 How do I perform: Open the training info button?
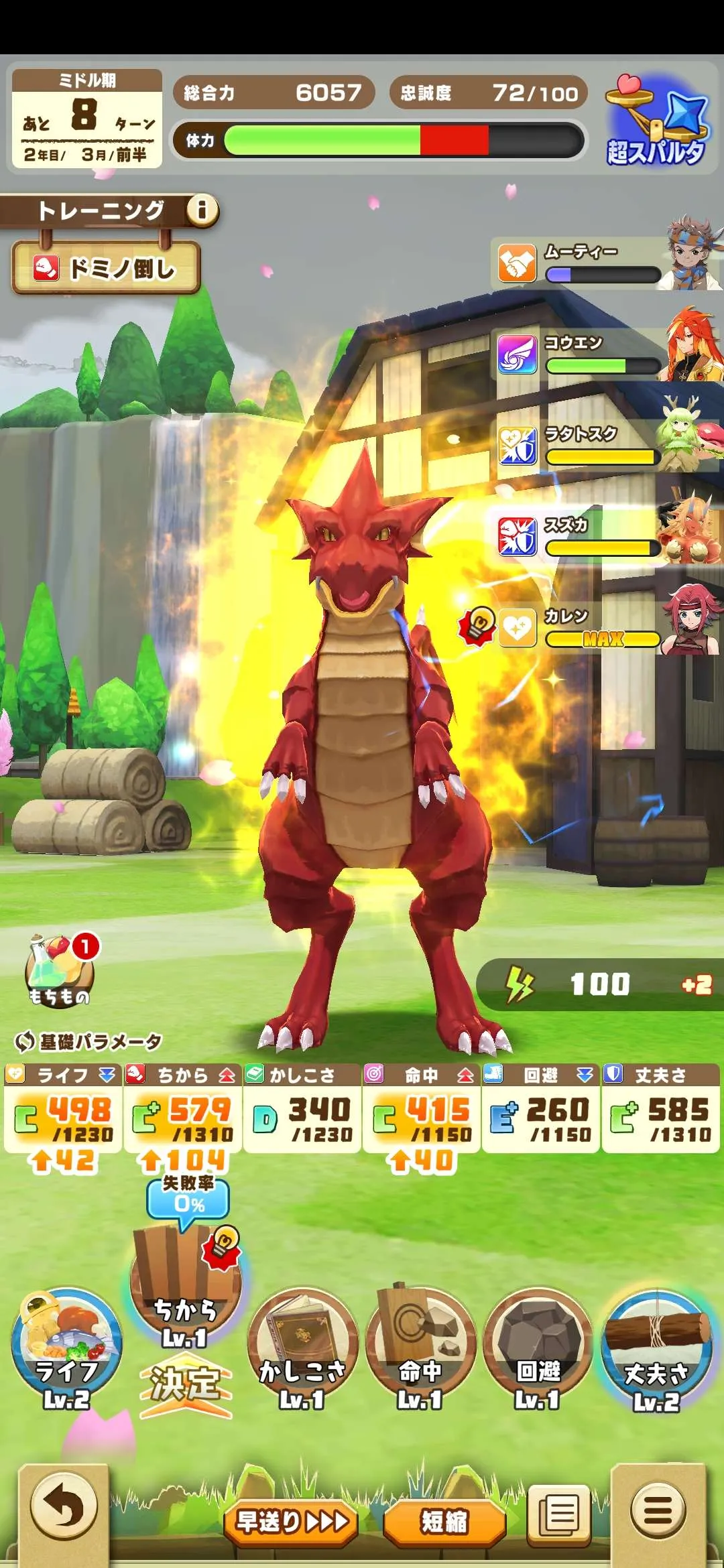click(202, 210)
